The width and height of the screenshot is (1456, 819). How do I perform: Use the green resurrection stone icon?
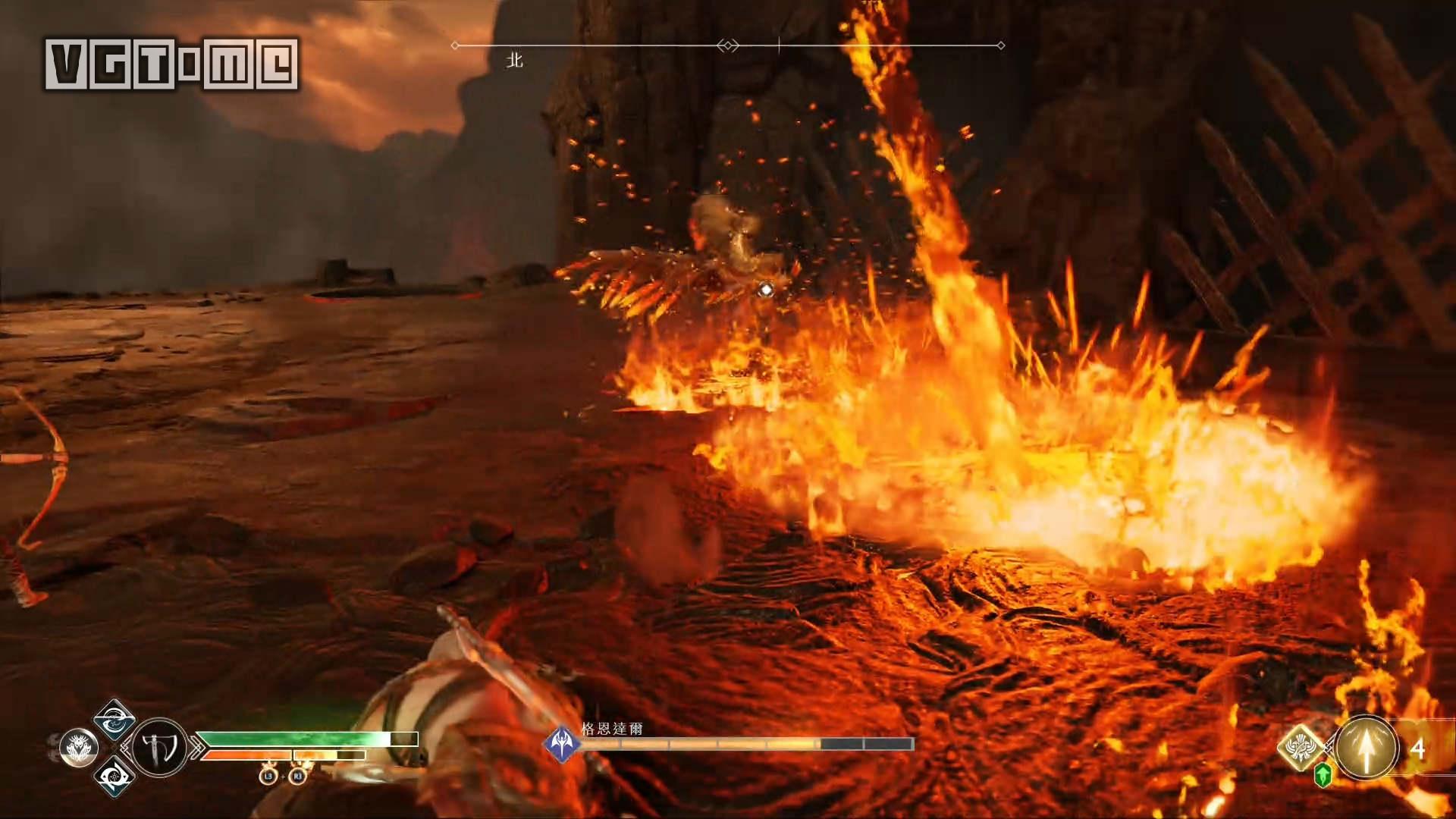pyautogui.click(x=1323, y=775)
